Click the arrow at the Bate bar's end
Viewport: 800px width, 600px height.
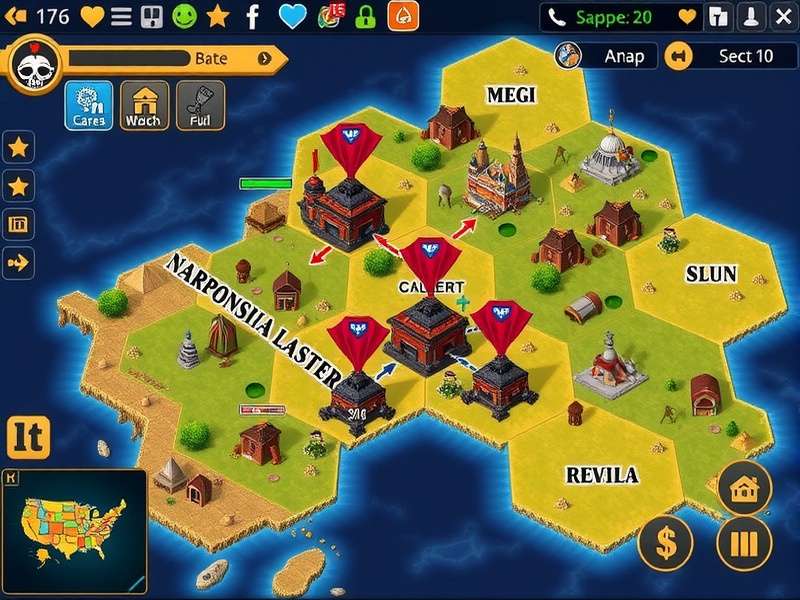tap(265, 58)
